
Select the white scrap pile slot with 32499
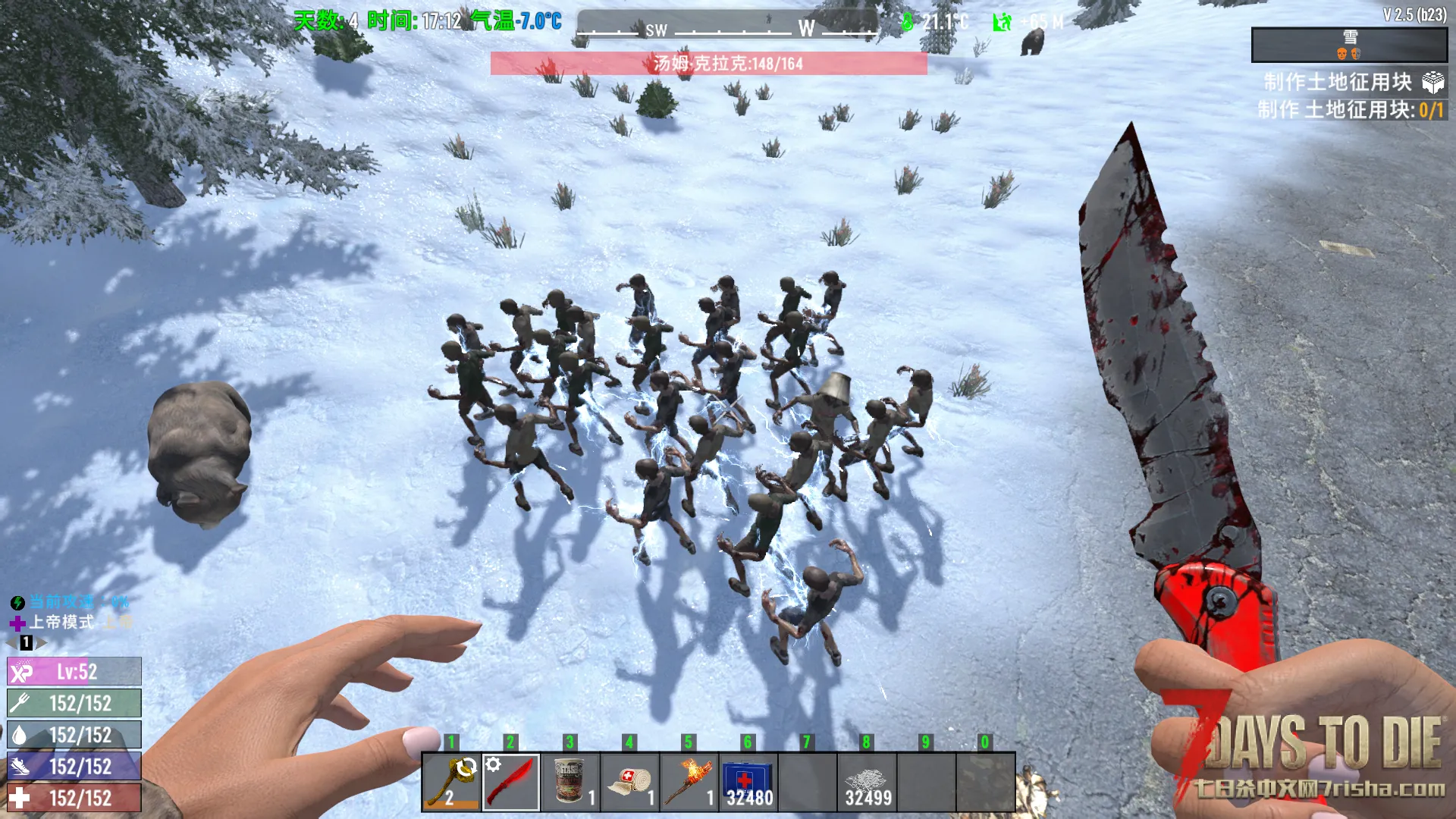867,783
